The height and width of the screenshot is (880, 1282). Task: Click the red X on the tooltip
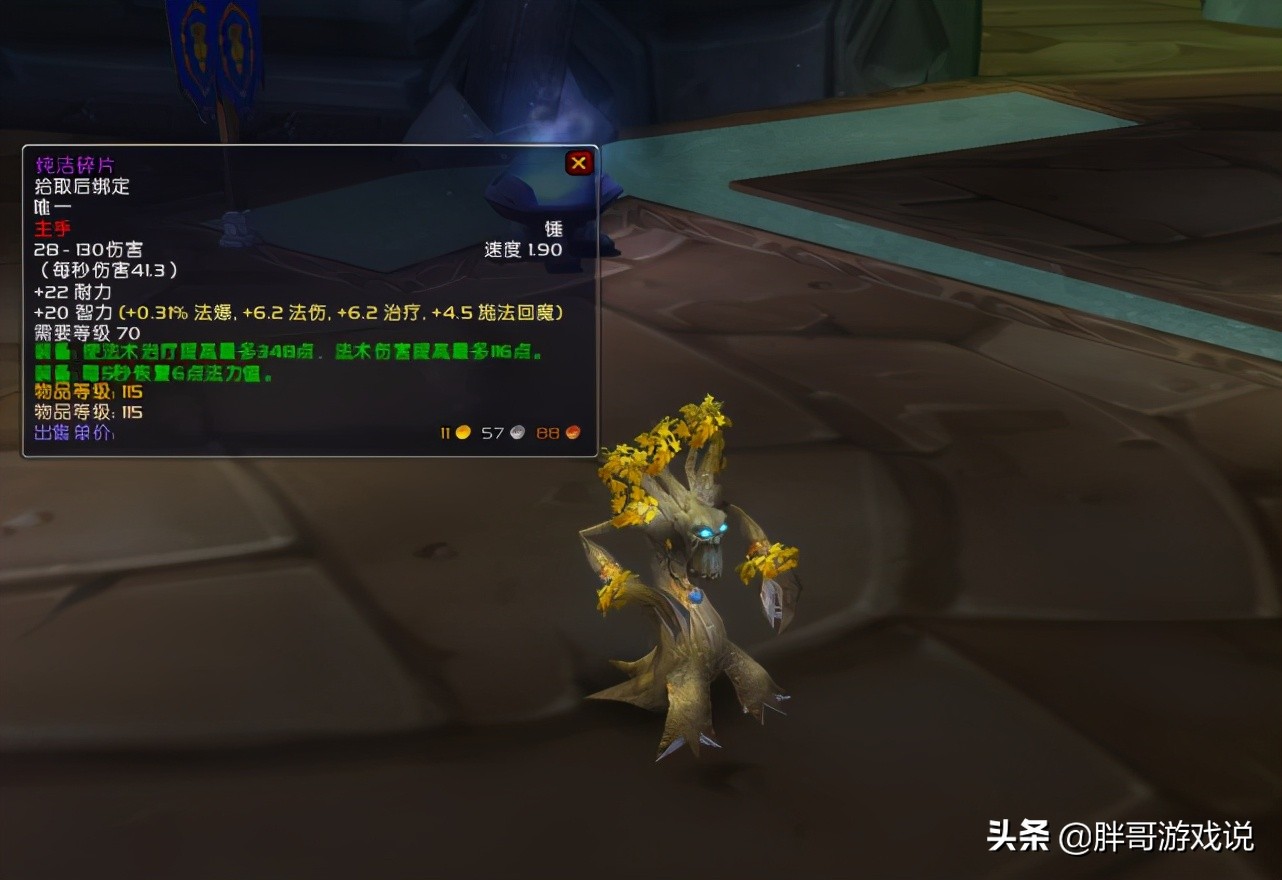(x=579, y=162)
